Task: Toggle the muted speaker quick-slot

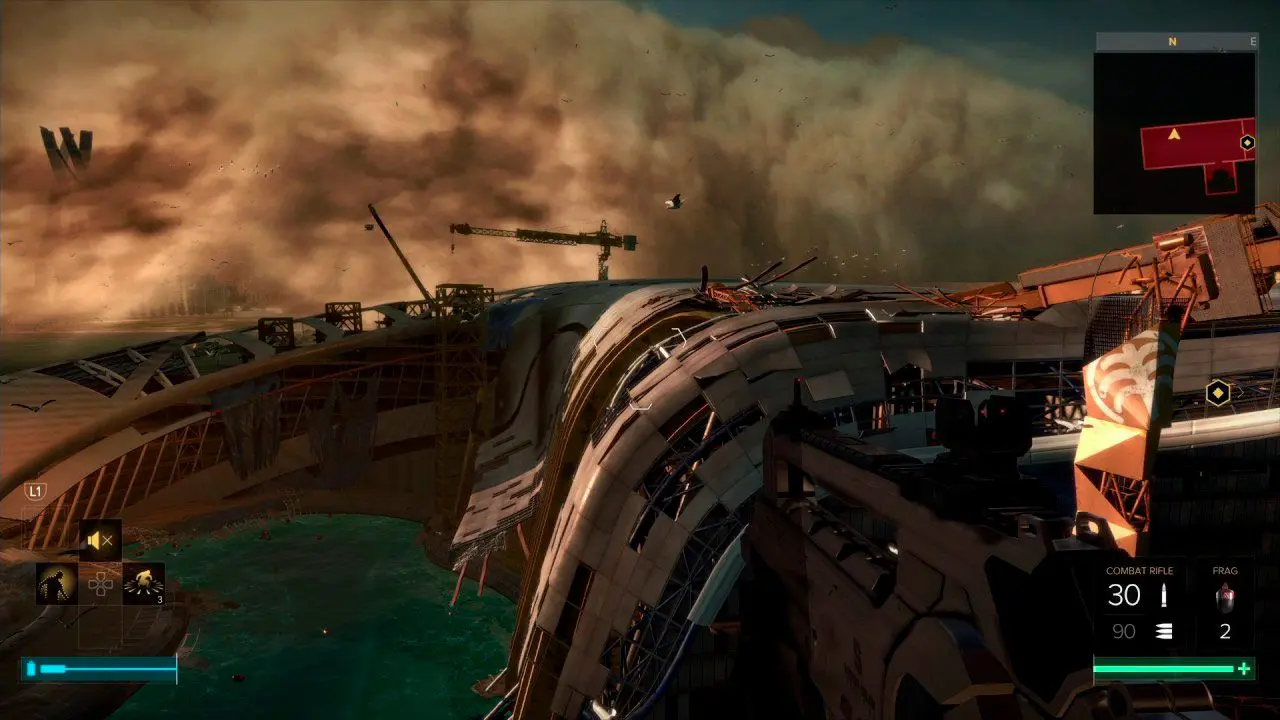Action: pyautogui.click(x=100, y=541)
